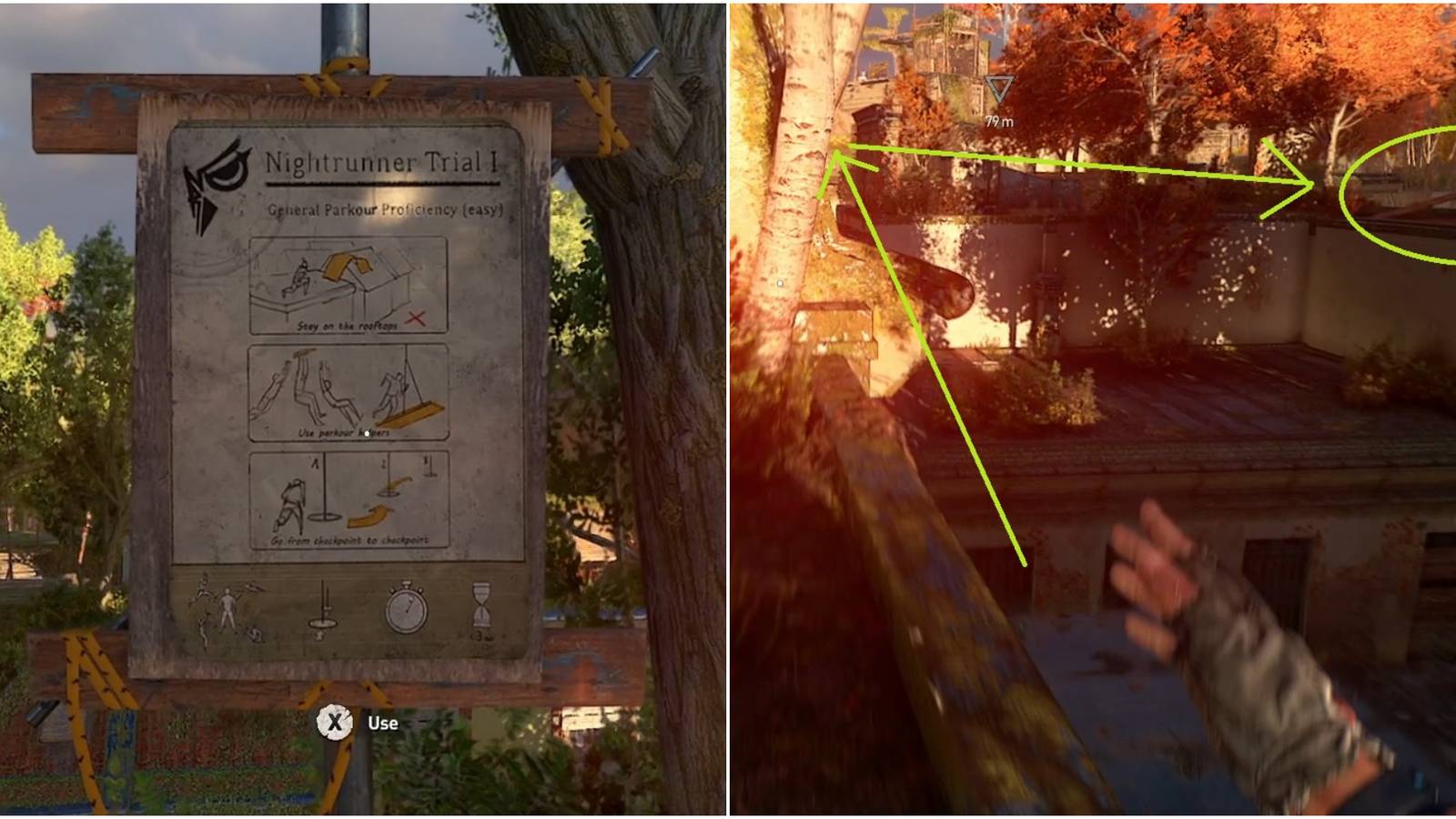Image resolution: width=1456 pixels, height=819 pixels.
Task: Click the hourglass icon at the poster bottom
Action: pyautogui.click(x=481, y=604)
